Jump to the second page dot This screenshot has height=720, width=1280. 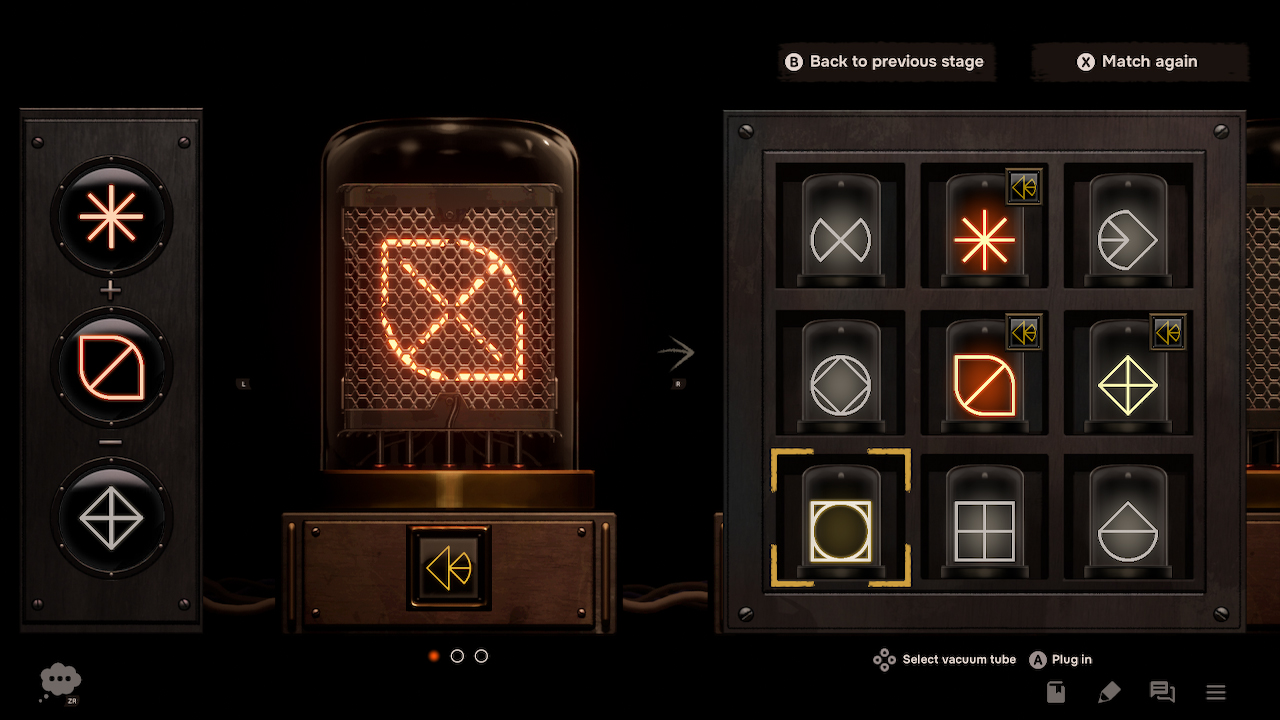(457, 656)
